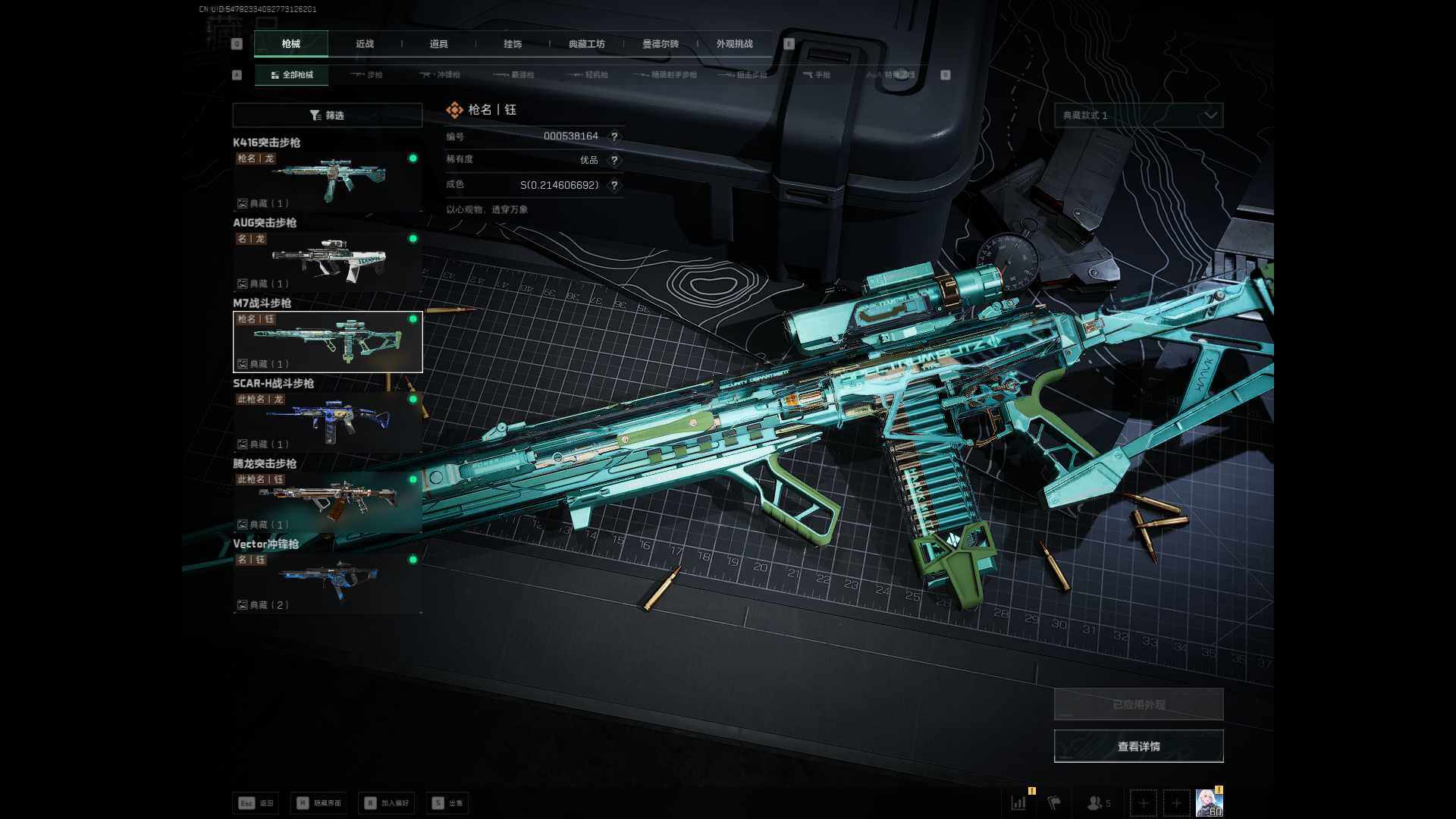
Task: Select the 挂饰 charms tab
Action: pos(513,44)
